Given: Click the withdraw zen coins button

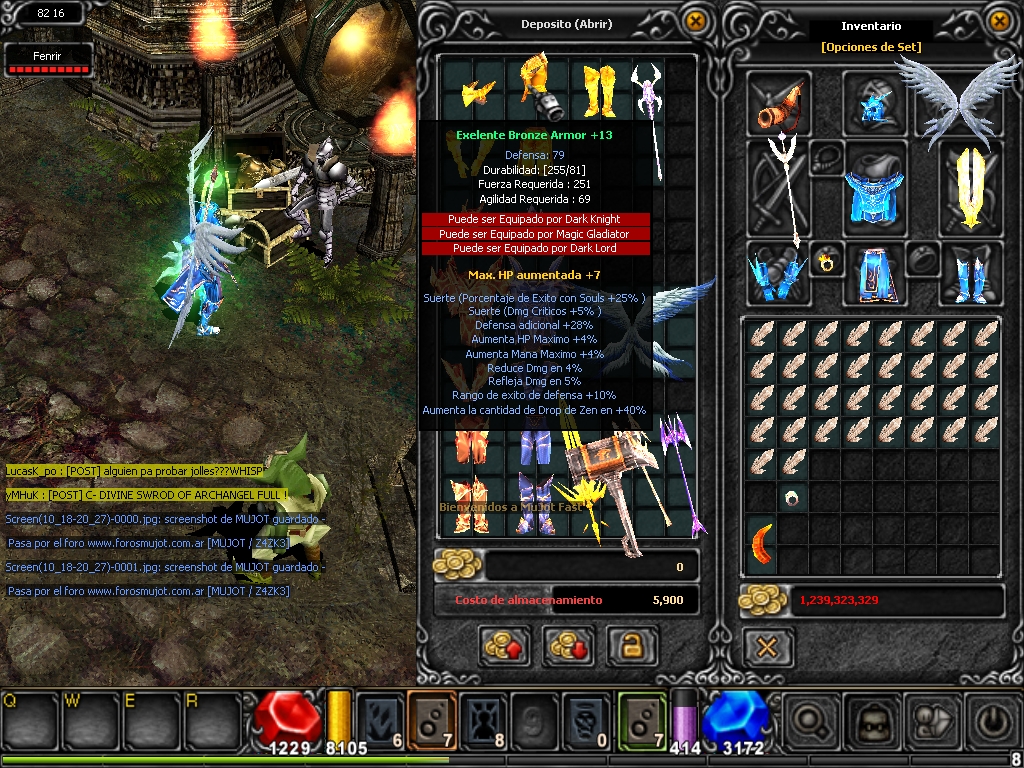Looking at the screenshot, I should 568,646.
